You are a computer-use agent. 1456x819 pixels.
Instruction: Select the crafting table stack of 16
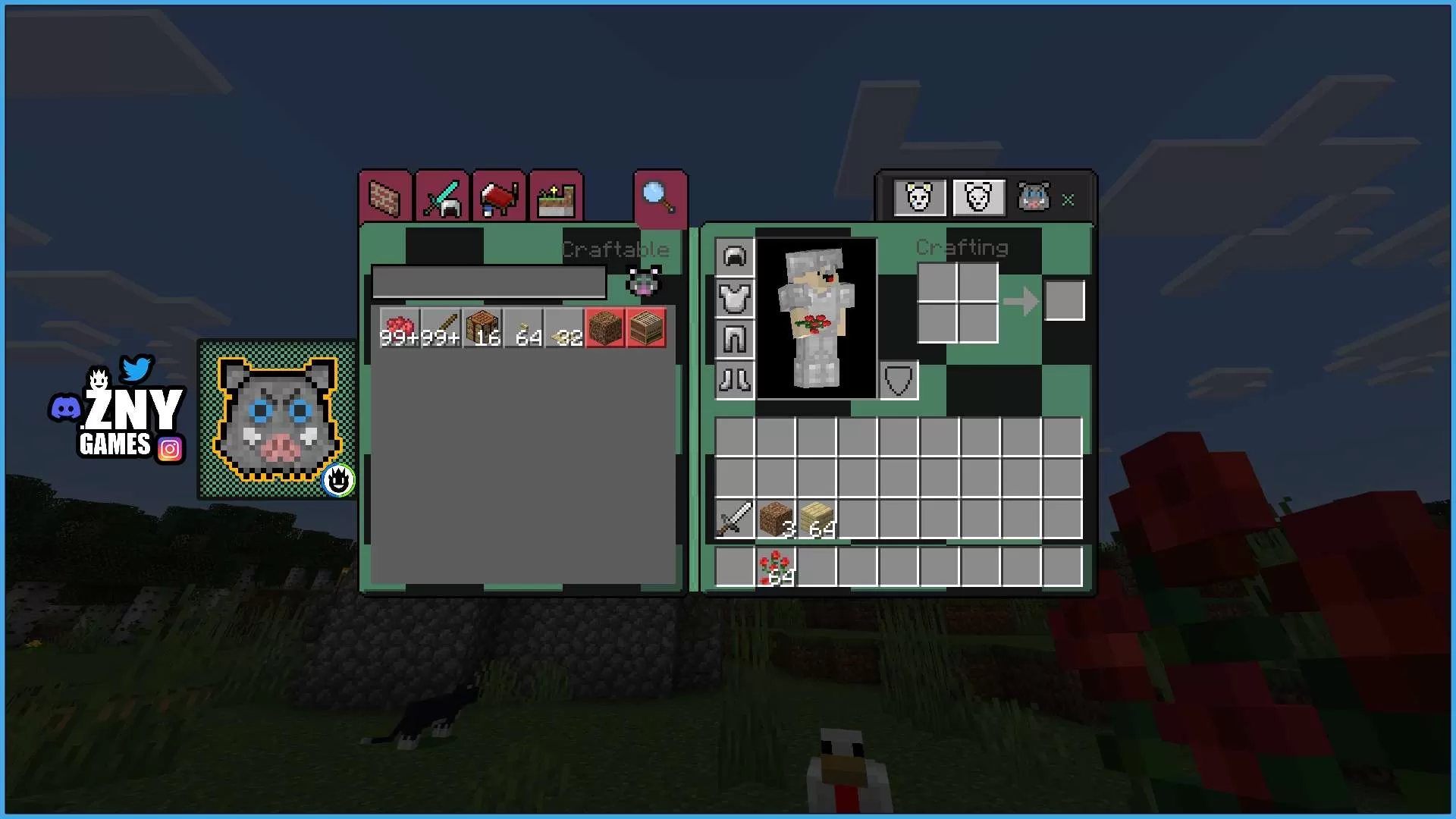click(x=483, y=328)
